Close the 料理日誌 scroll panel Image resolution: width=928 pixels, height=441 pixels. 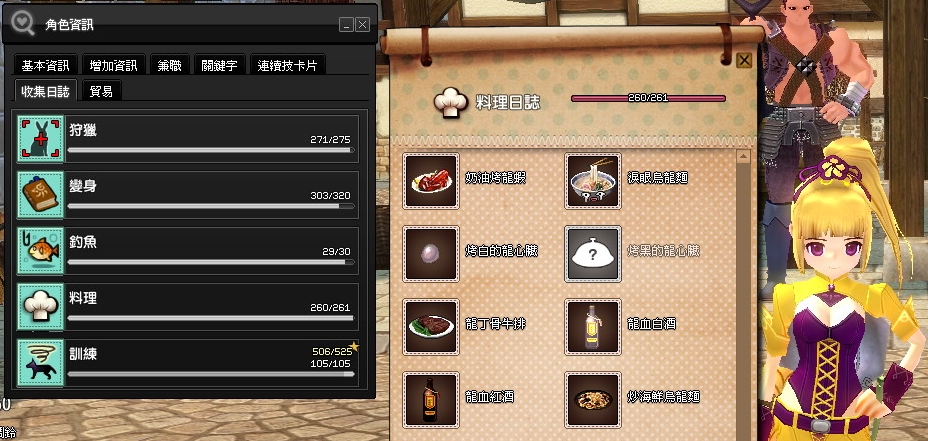click(744, 60)
